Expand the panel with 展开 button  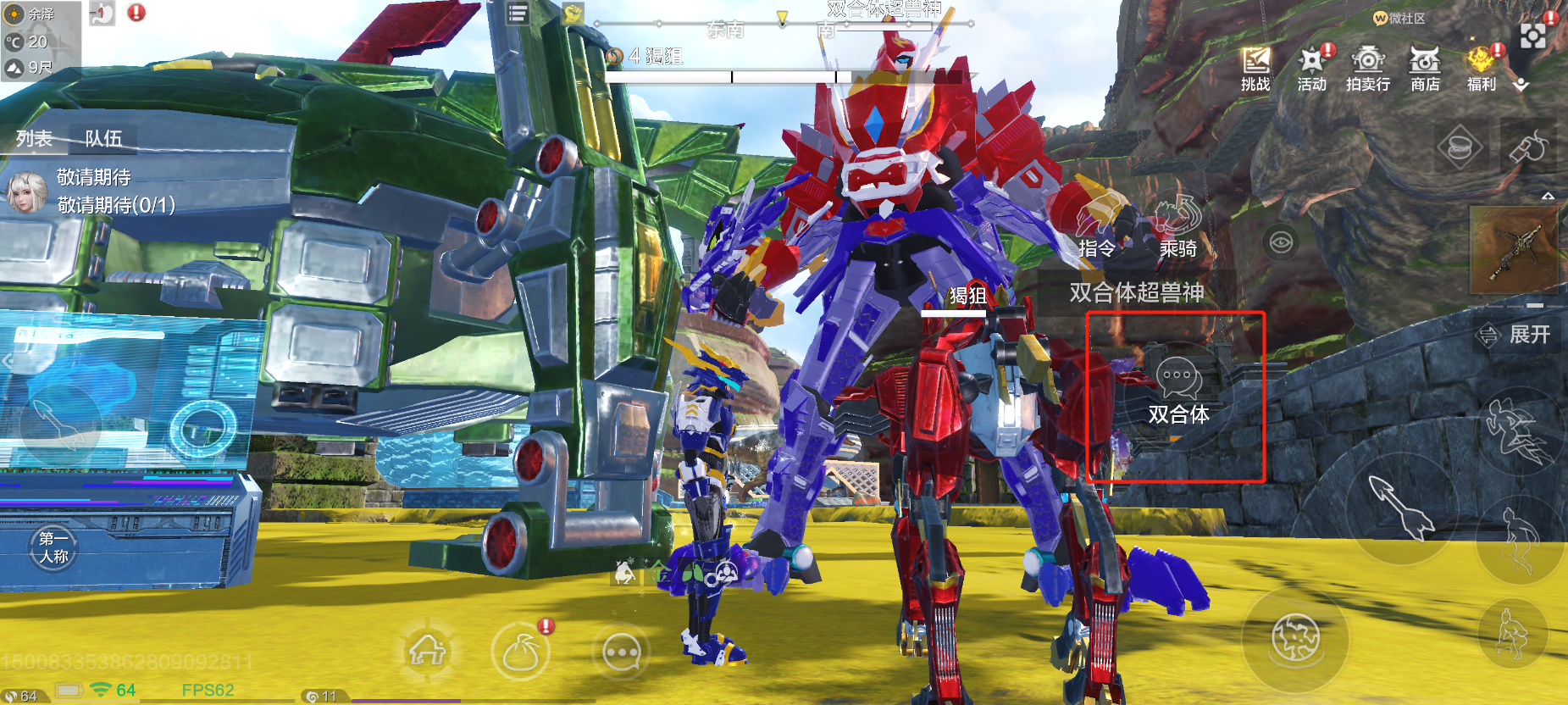(1515, 335)
